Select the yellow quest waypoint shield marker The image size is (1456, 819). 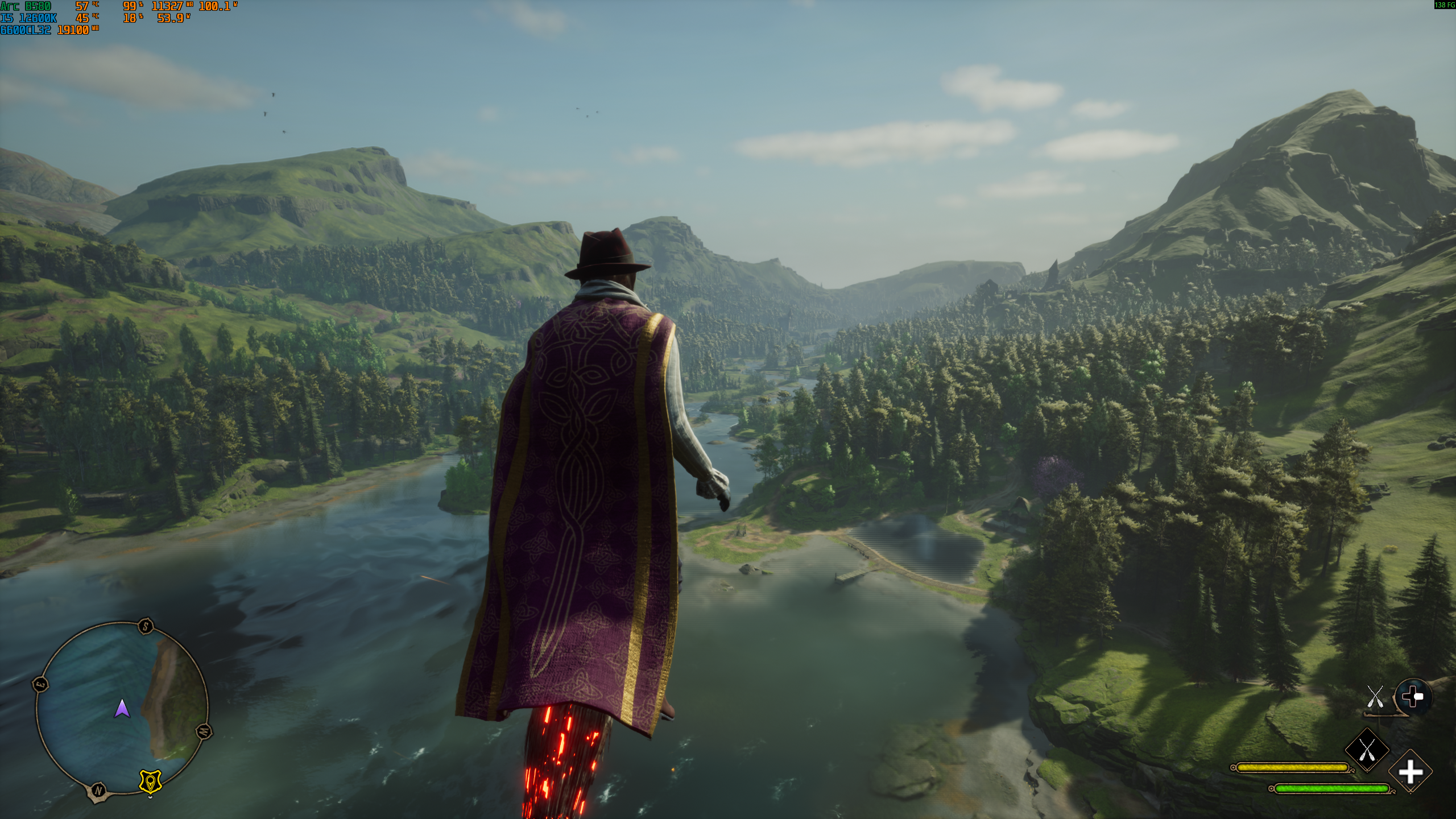click(150, 781)
